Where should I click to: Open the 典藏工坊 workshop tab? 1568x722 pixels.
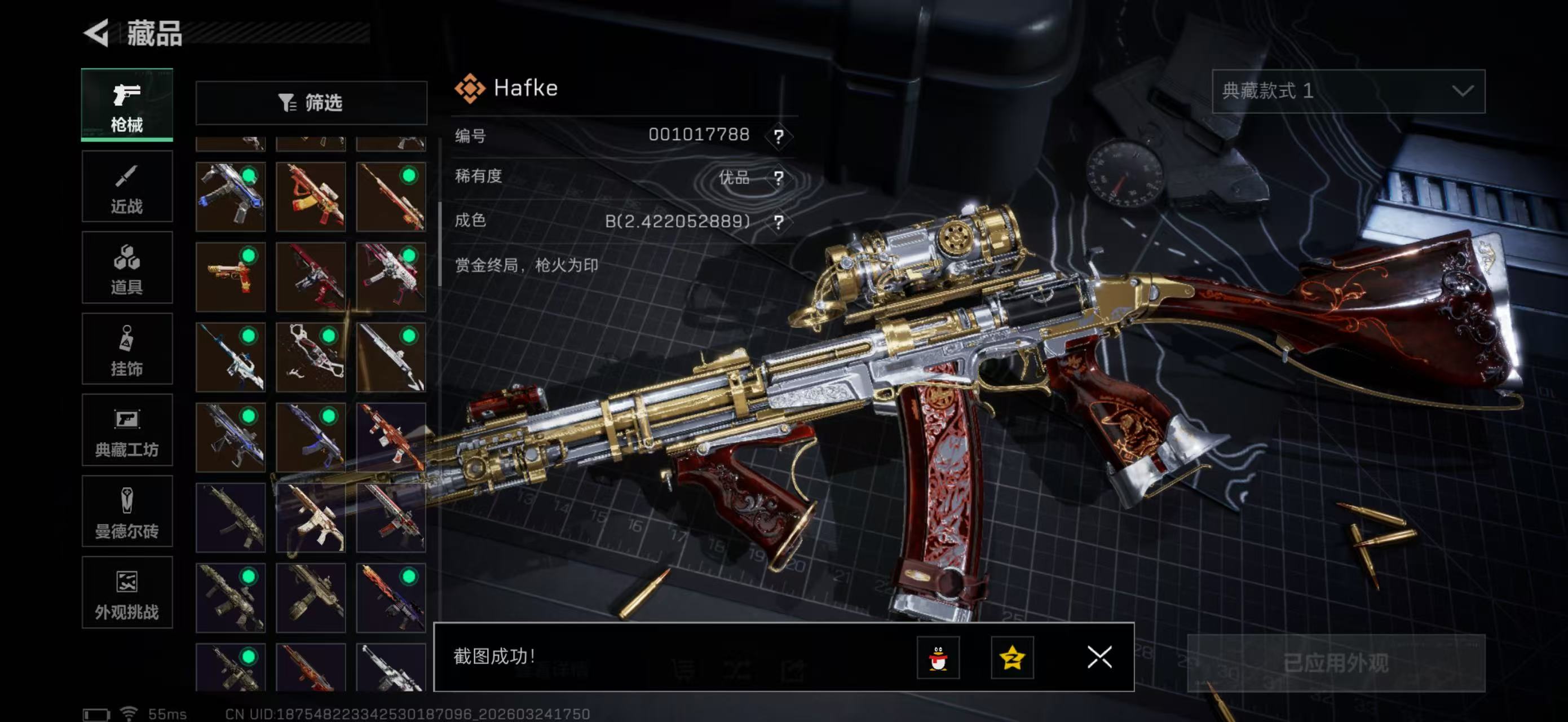click(127, 430)
